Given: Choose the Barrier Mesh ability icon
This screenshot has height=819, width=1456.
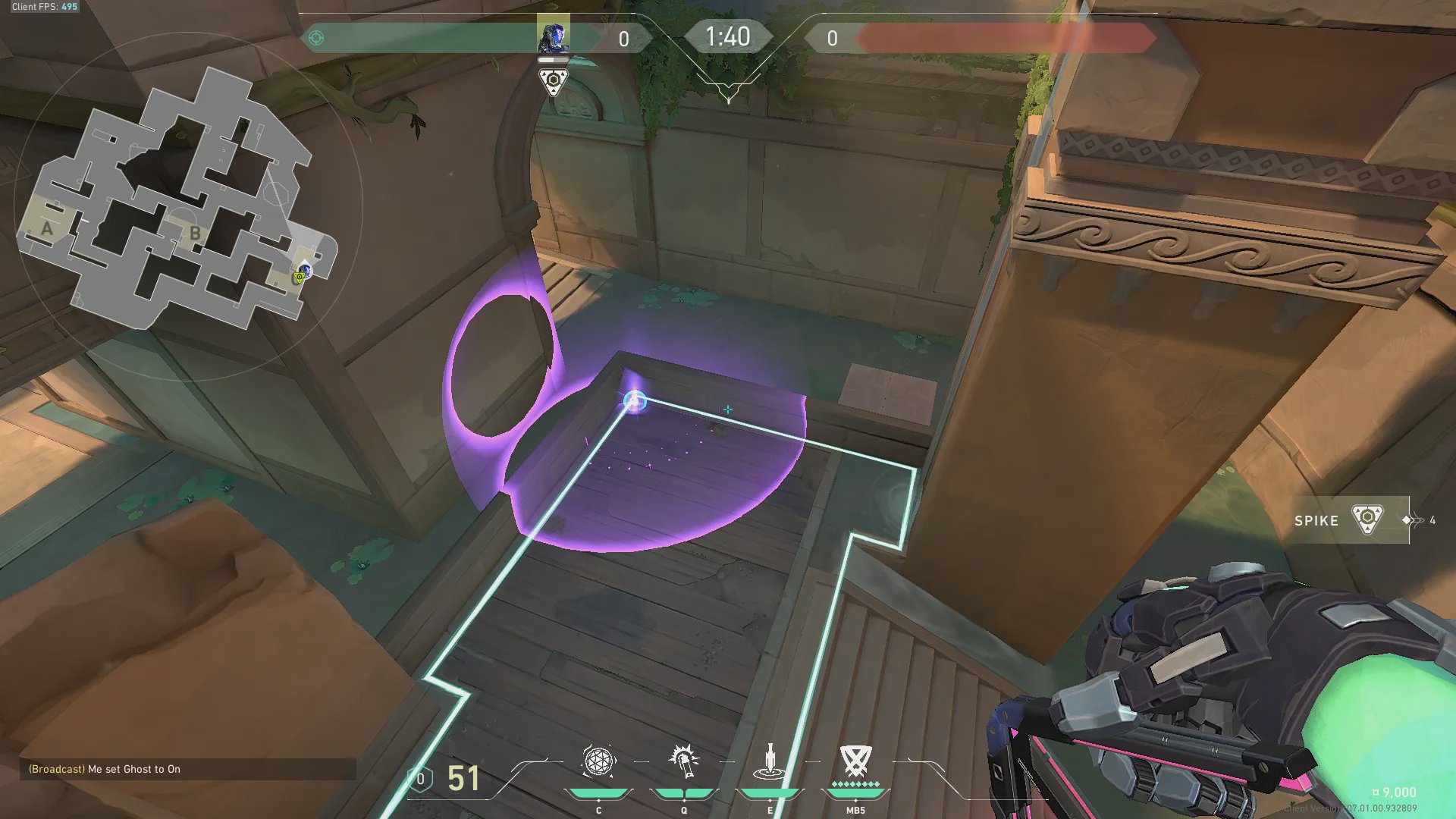Looking at the screenshot, I should (770, 761).
